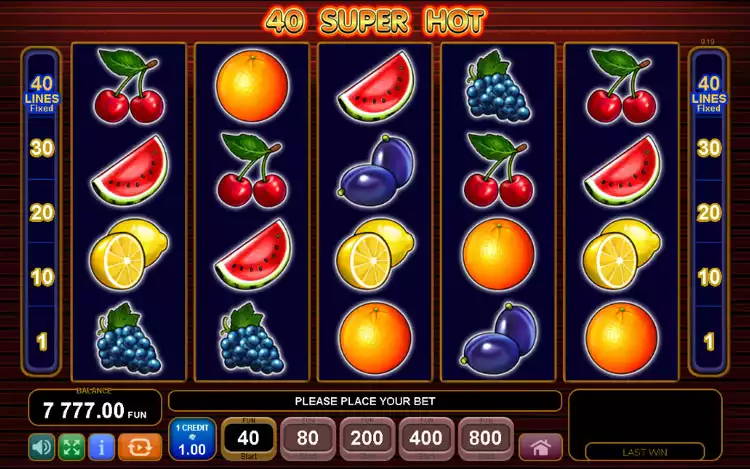
Task: Go to lobby with the home button
Action: (x=540, y=446)
